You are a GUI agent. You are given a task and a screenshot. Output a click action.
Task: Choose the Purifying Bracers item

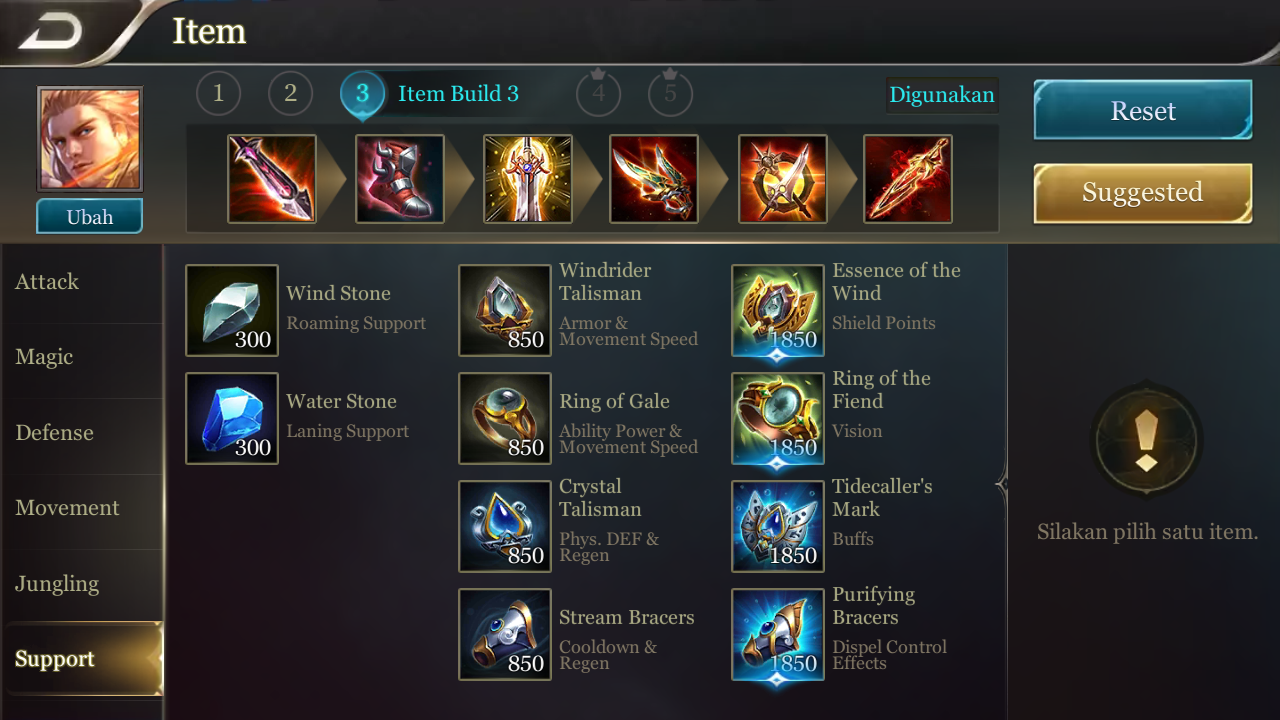pos(777,633)
